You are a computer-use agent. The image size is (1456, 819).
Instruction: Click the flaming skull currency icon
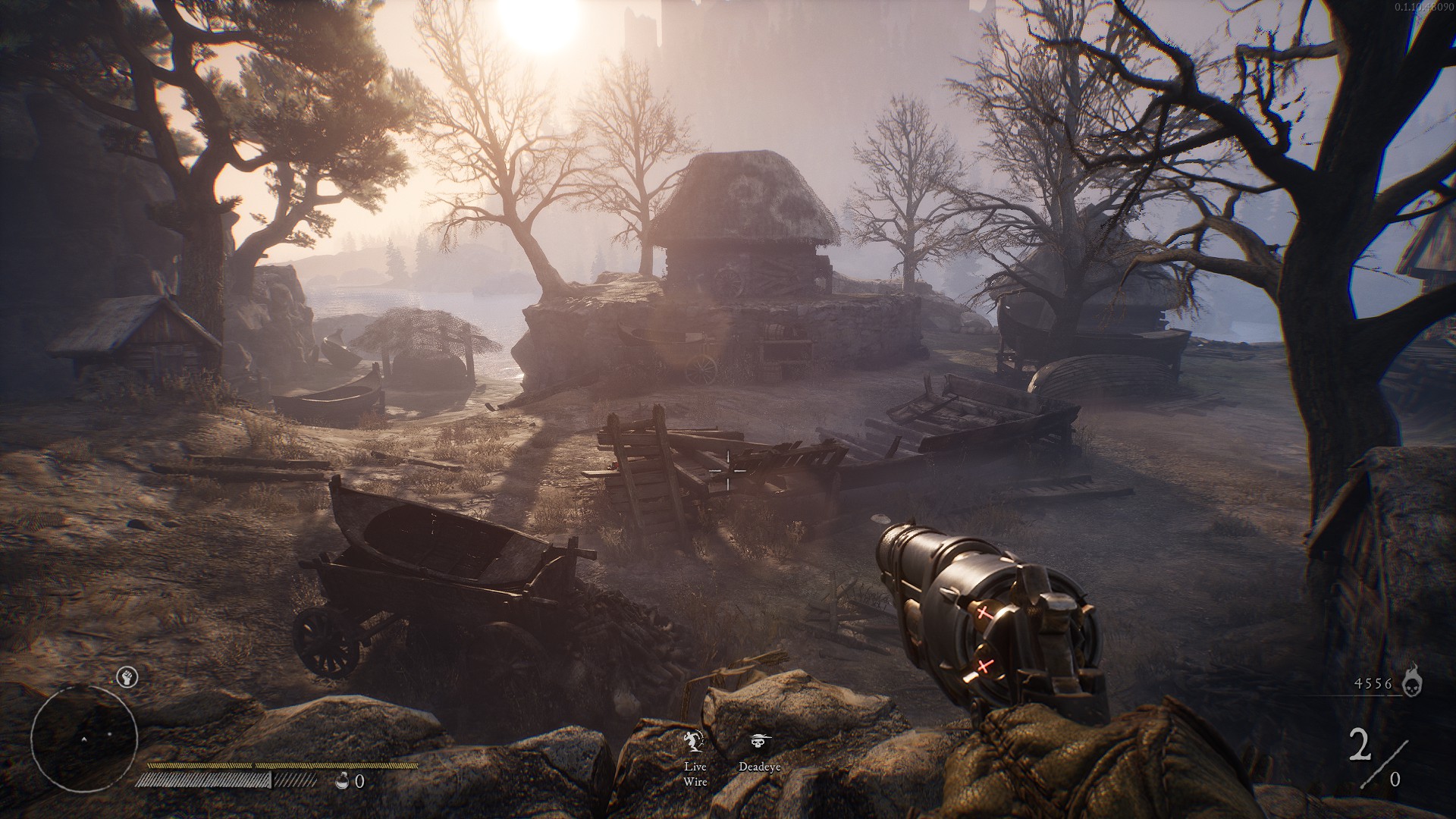1412,680
